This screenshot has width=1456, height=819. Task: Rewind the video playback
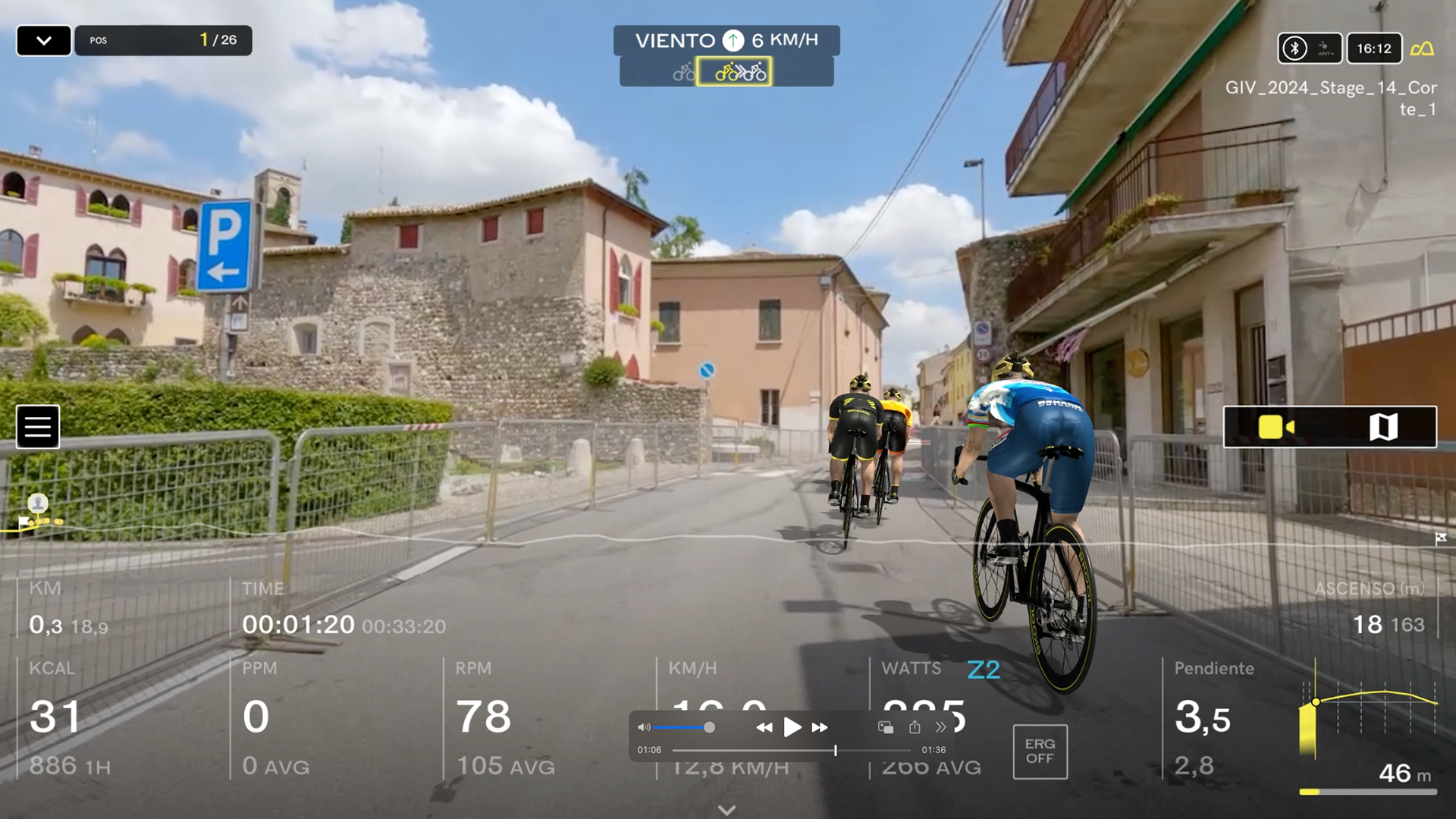tap(764, 727)
